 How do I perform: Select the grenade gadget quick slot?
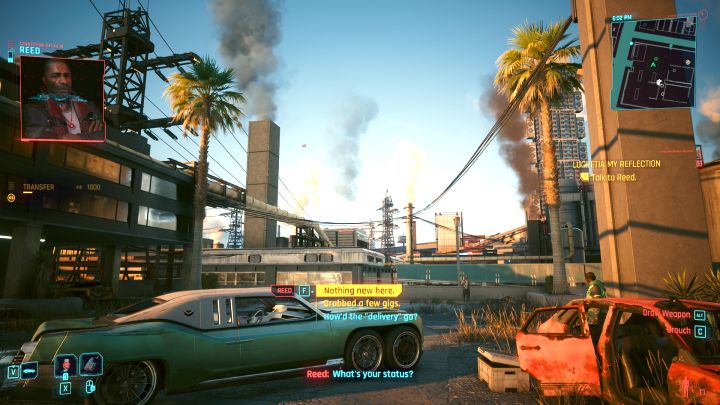[90, 365]
